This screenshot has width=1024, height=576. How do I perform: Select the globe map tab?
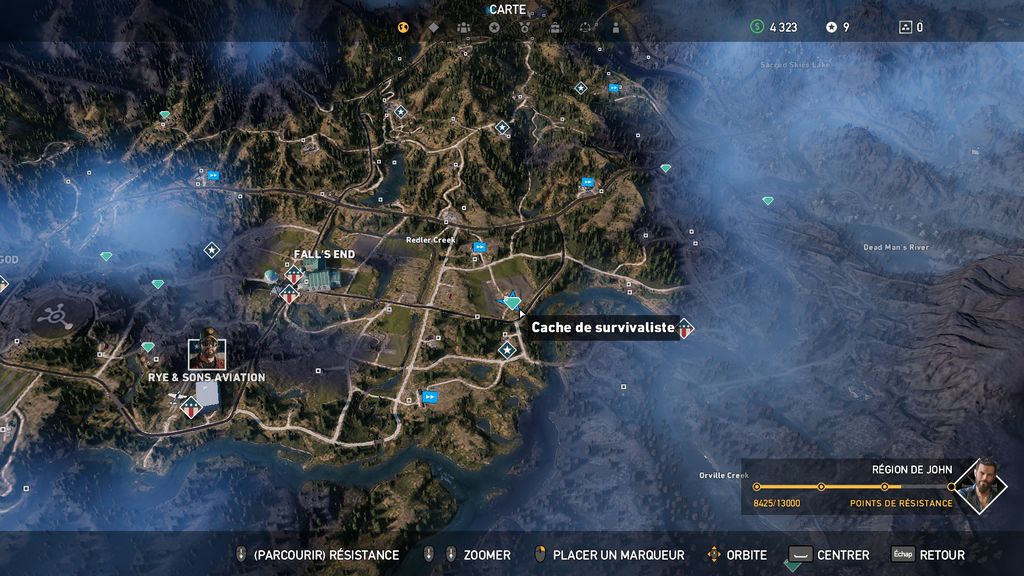click(x=404, y=28)
